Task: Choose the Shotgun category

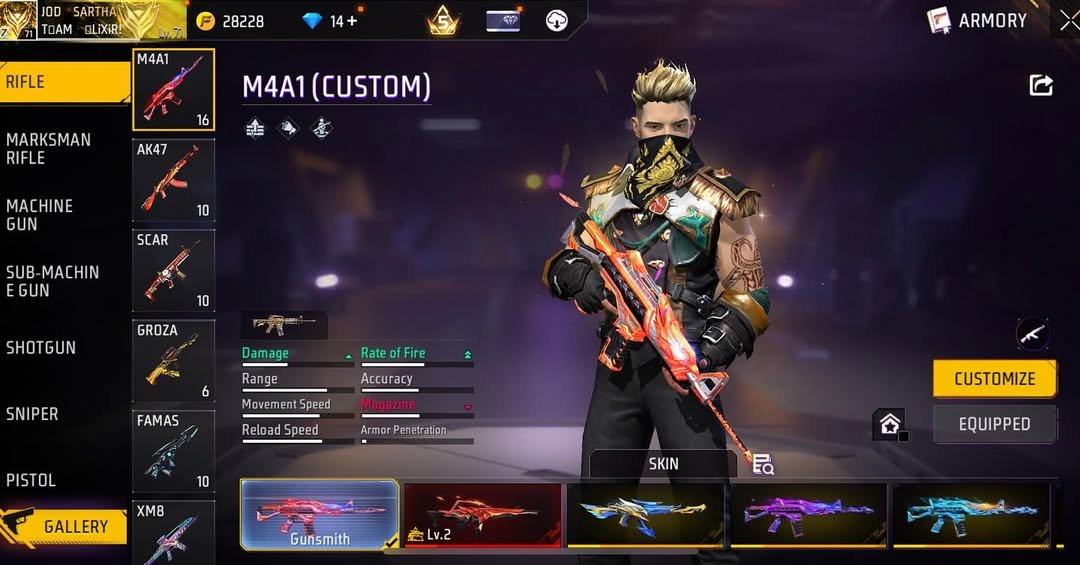Action: point(41,347)
